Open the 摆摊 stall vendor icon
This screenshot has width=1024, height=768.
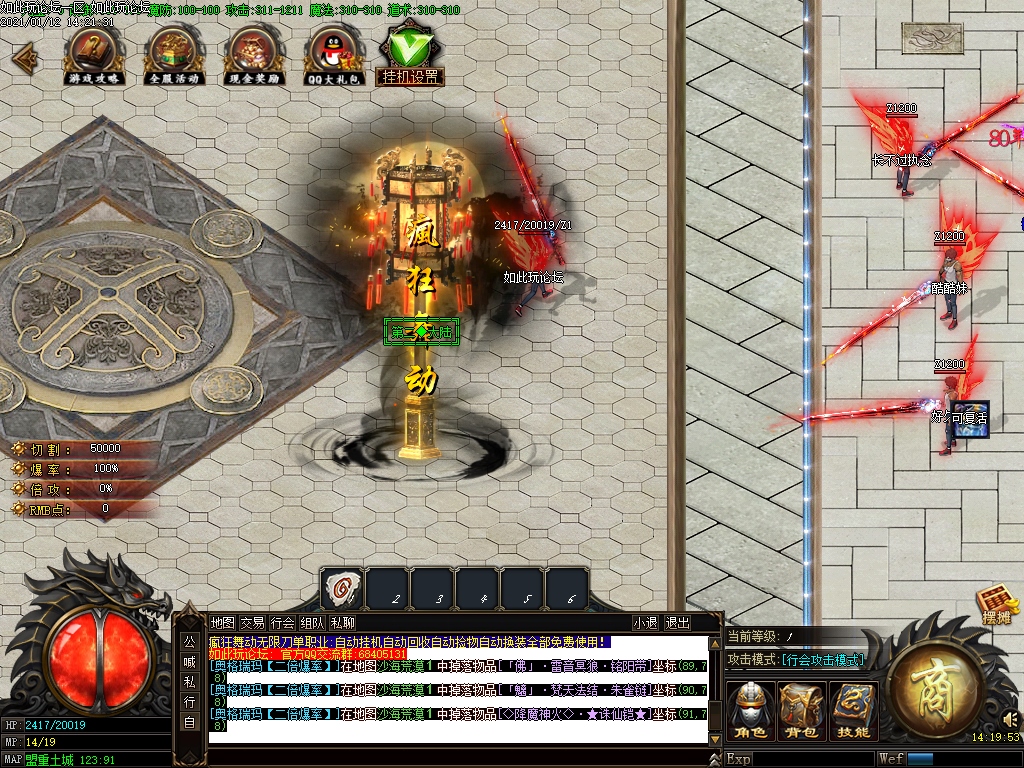click(995, 606)
